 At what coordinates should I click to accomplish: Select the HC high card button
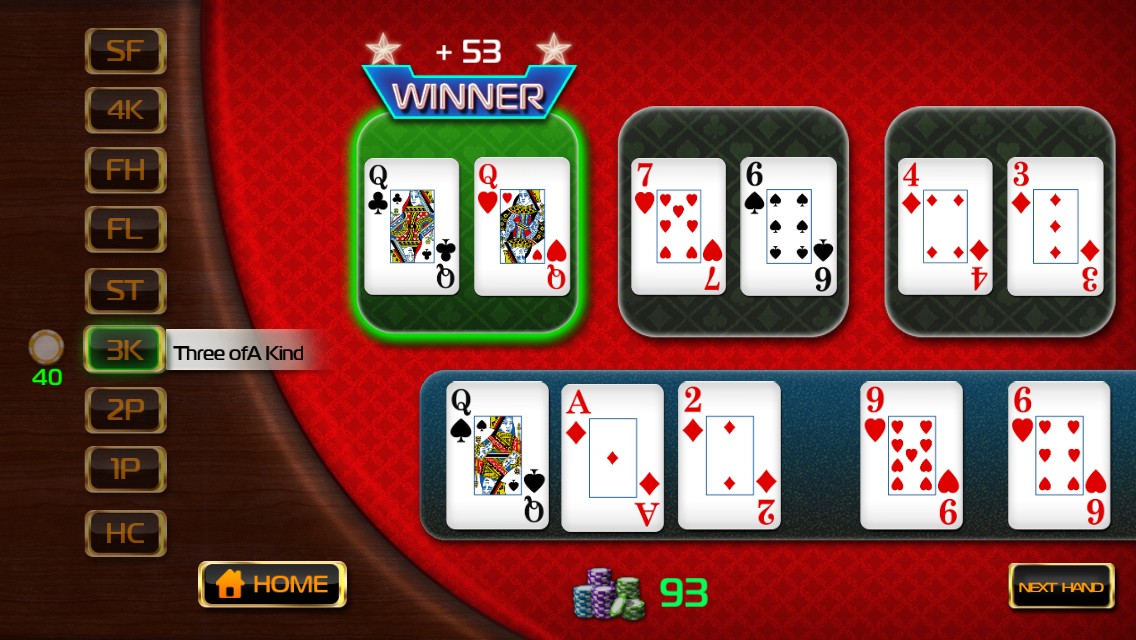[x=125, y=533]
